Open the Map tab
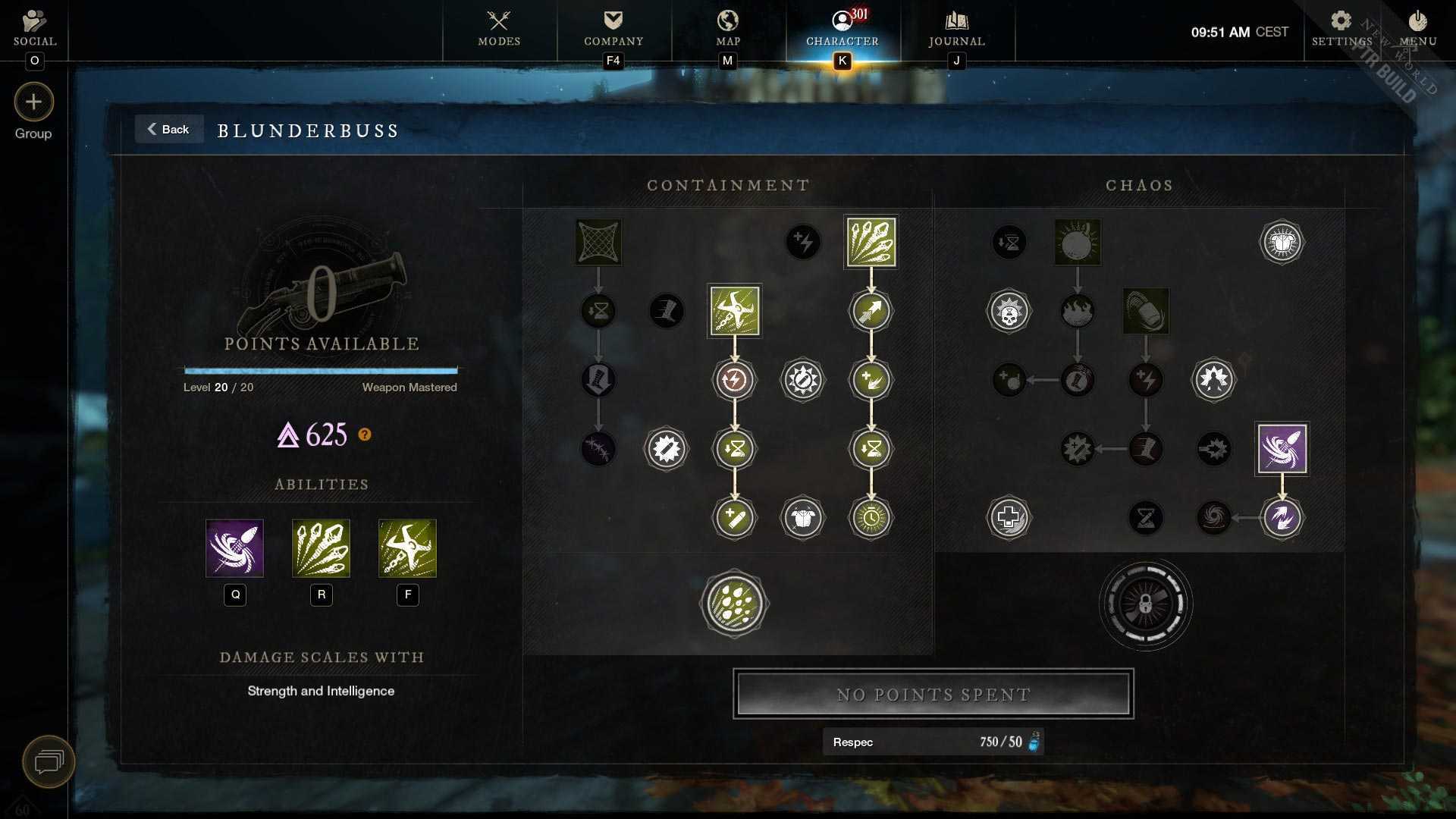 [x=727, y=29]
